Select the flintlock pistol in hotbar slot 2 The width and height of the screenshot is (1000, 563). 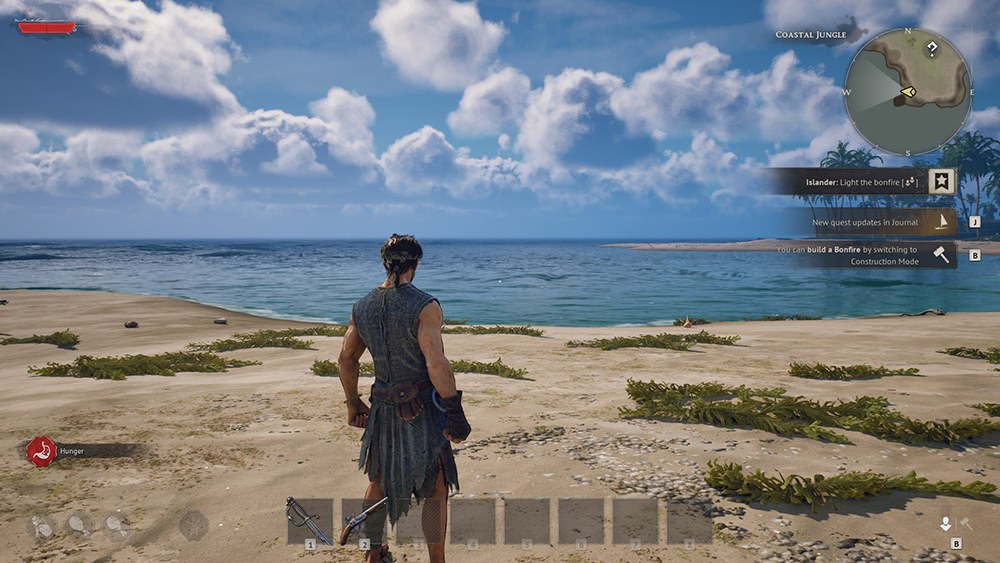pos(364,520)
